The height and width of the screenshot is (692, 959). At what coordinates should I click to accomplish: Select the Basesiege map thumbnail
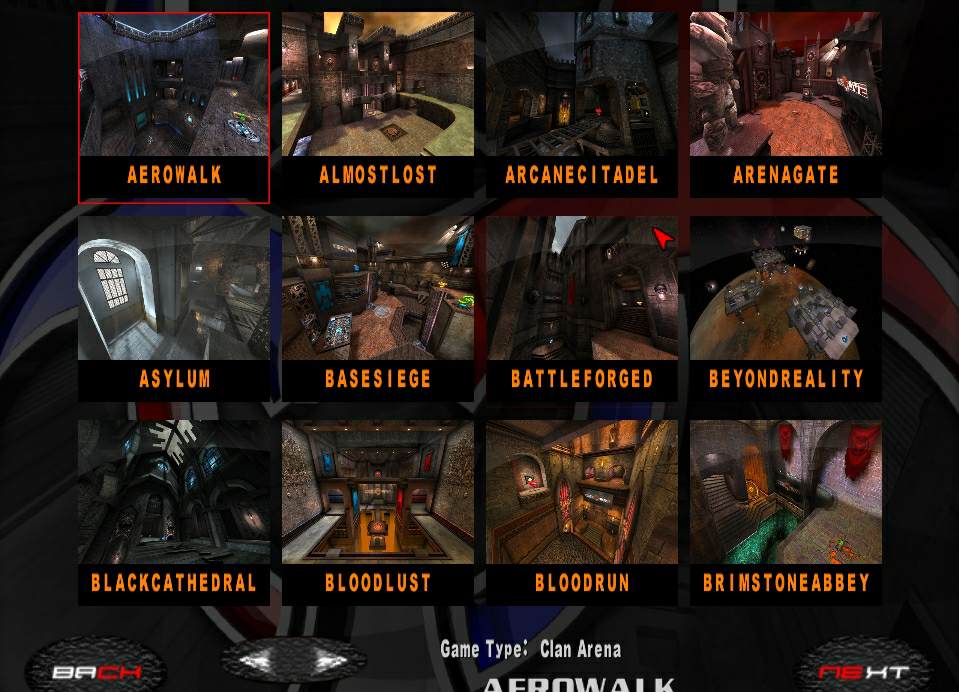(378, 309)
